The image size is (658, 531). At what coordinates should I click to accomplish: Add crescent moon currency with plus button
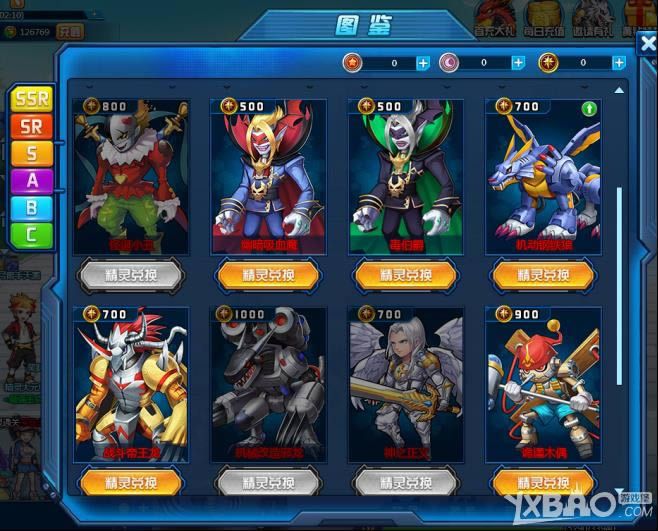(x=518, y=63)
